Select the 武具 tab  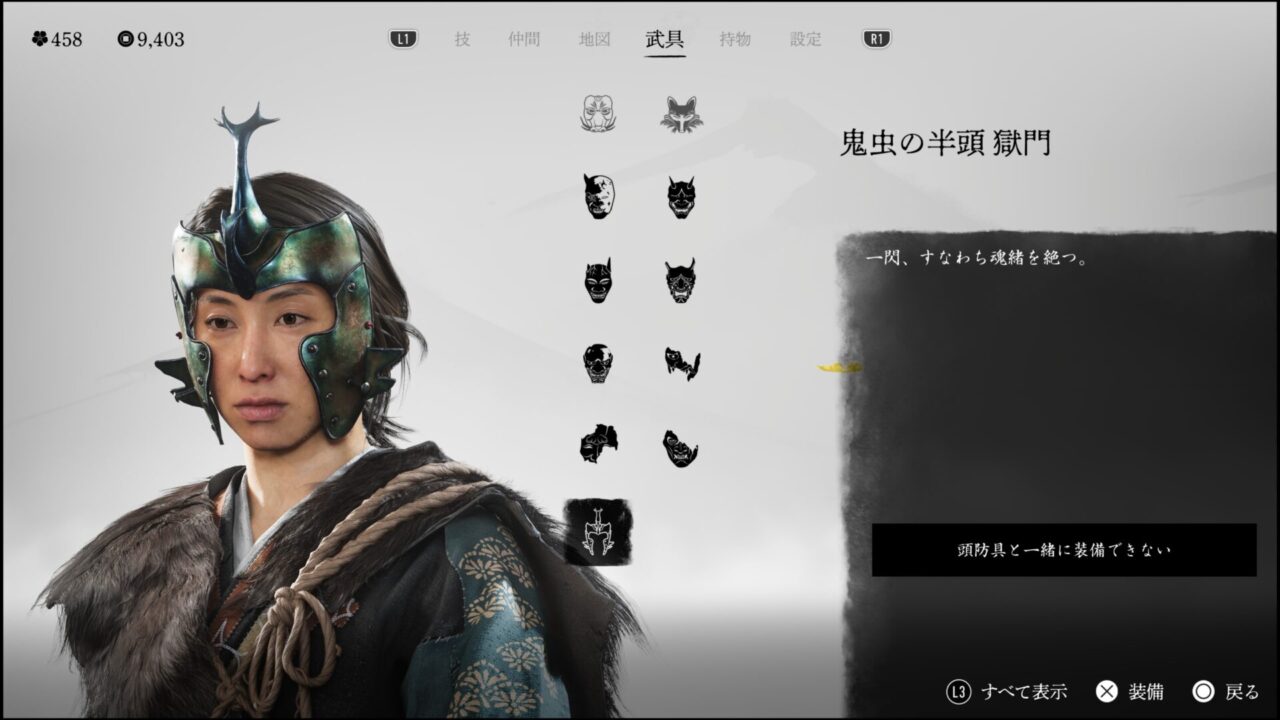[x=665, y=40]
